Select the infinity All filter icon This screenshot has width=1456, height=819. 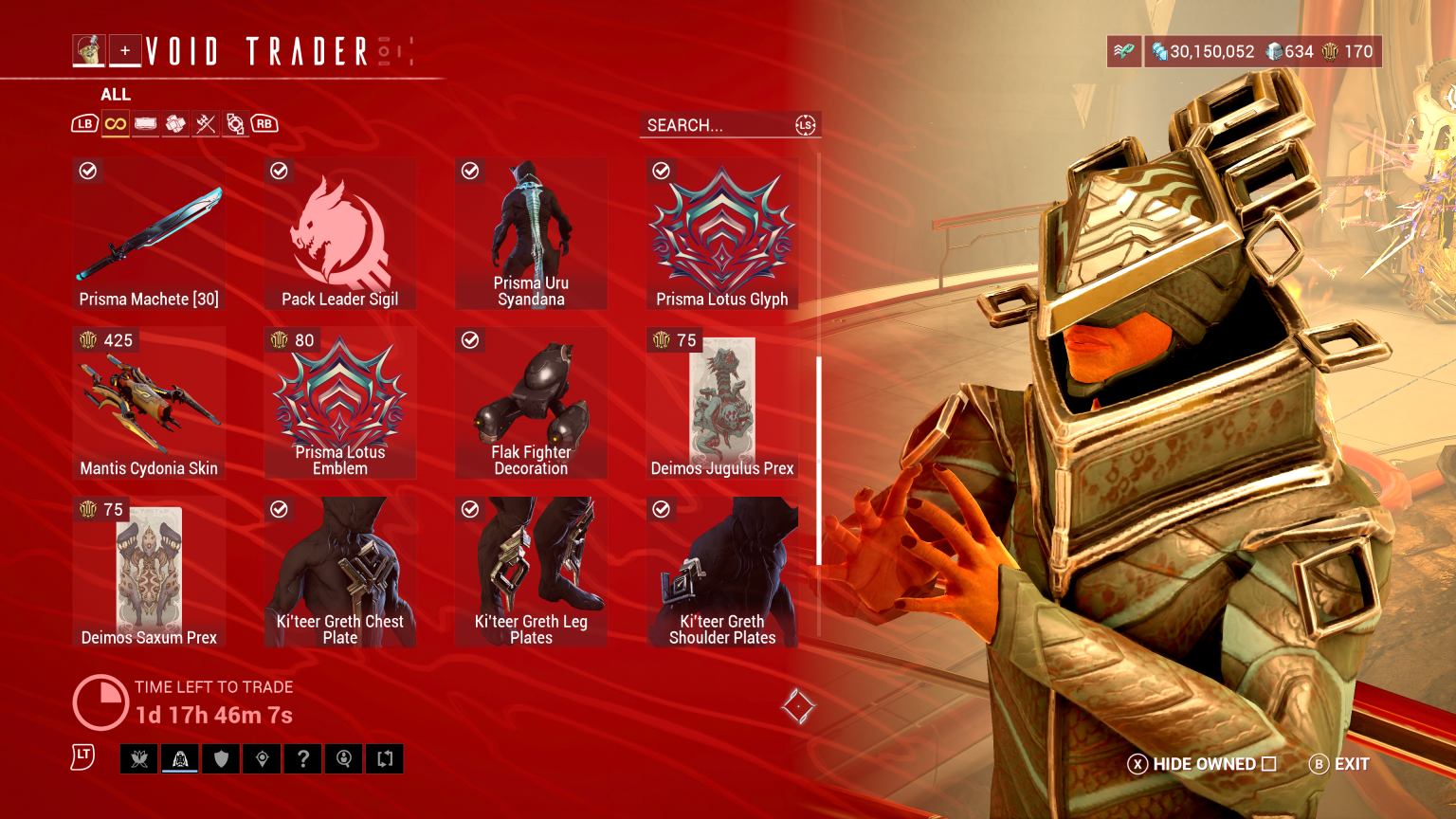[115, 122]
